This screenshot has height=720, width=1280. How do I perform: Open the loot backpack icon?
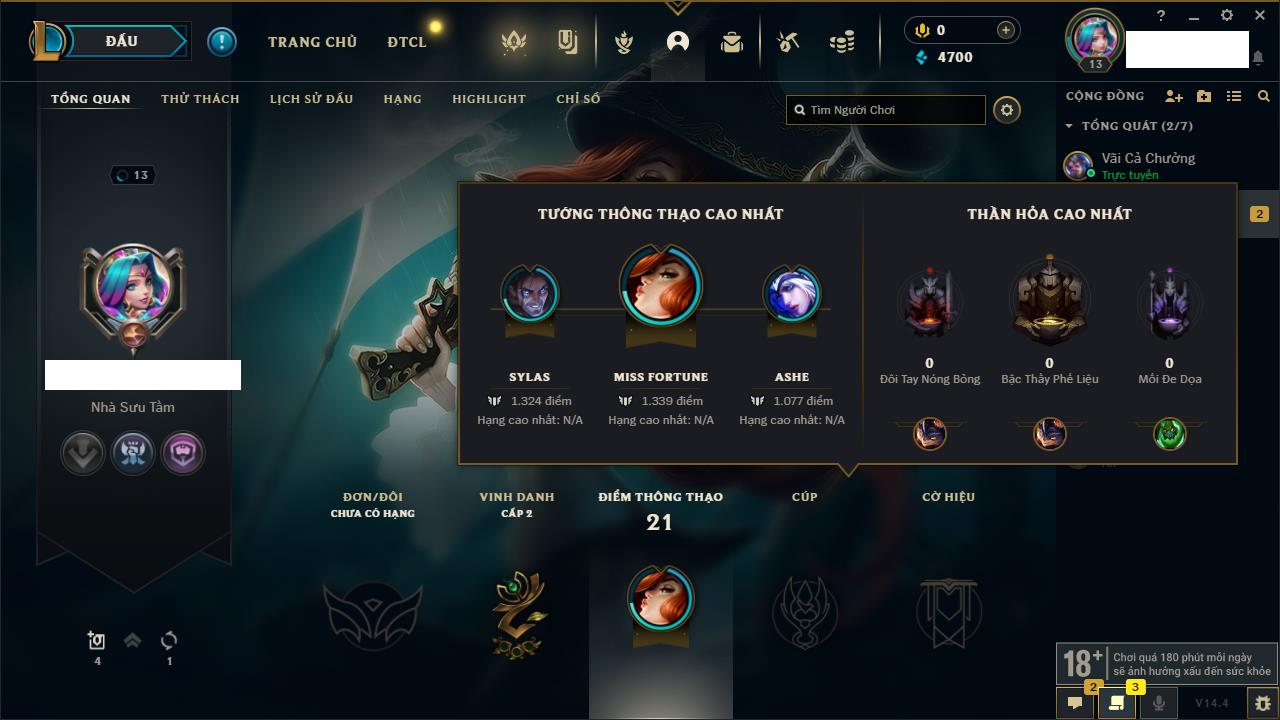[x=732, y=42]
